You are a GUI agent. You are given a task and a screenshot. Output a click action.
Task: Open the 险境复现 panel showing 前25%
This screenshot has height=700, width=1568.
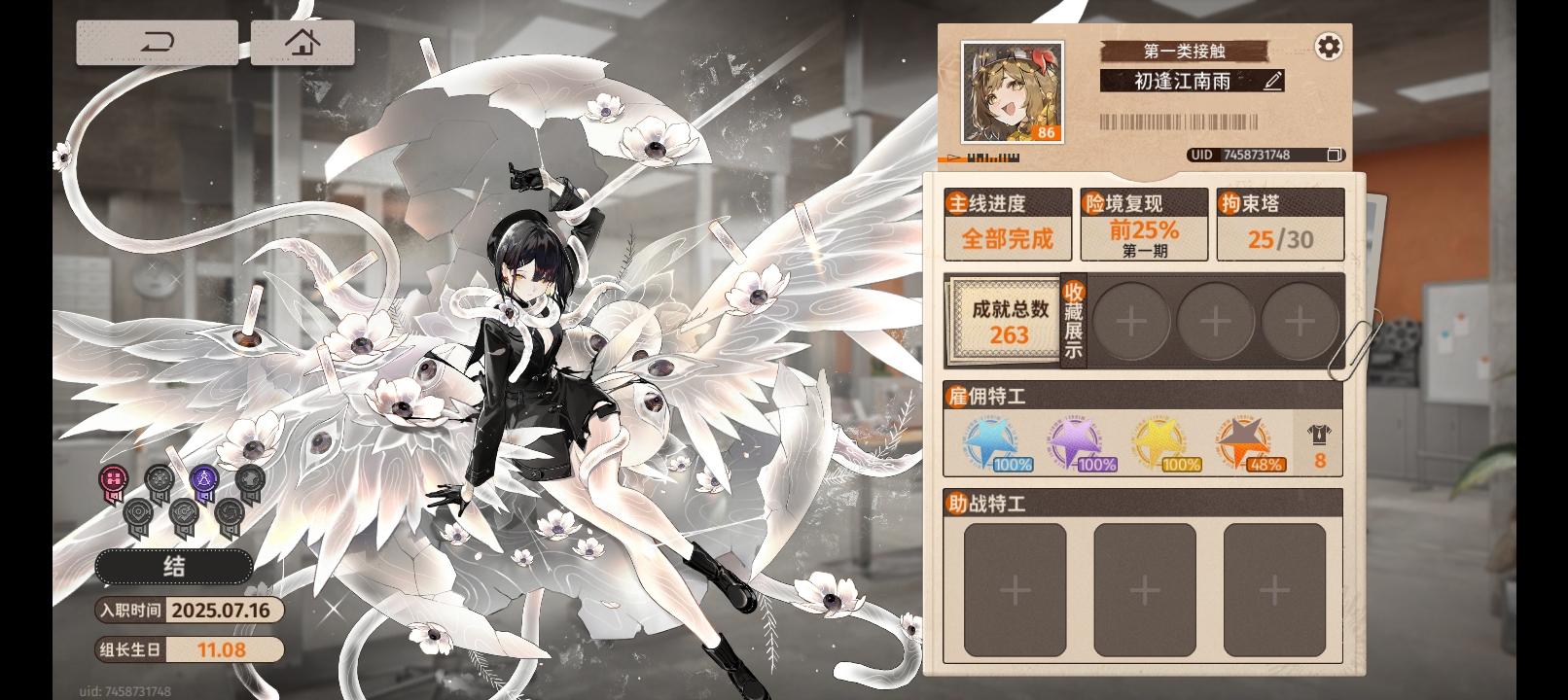tap(1144, 224)
